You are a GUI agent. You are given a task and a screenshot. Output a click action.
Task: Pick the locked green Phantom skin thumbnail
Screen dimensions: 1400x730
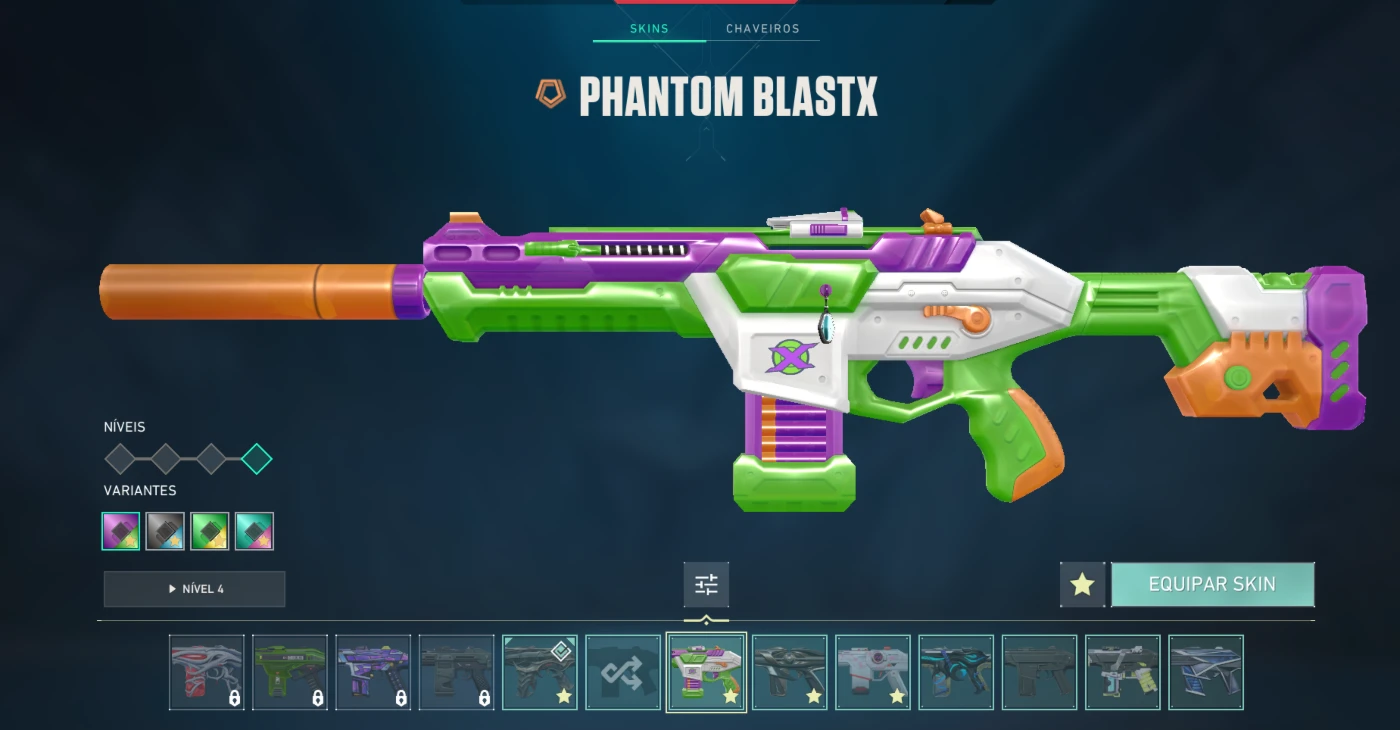pyautogui.click(x=289, y=672)
